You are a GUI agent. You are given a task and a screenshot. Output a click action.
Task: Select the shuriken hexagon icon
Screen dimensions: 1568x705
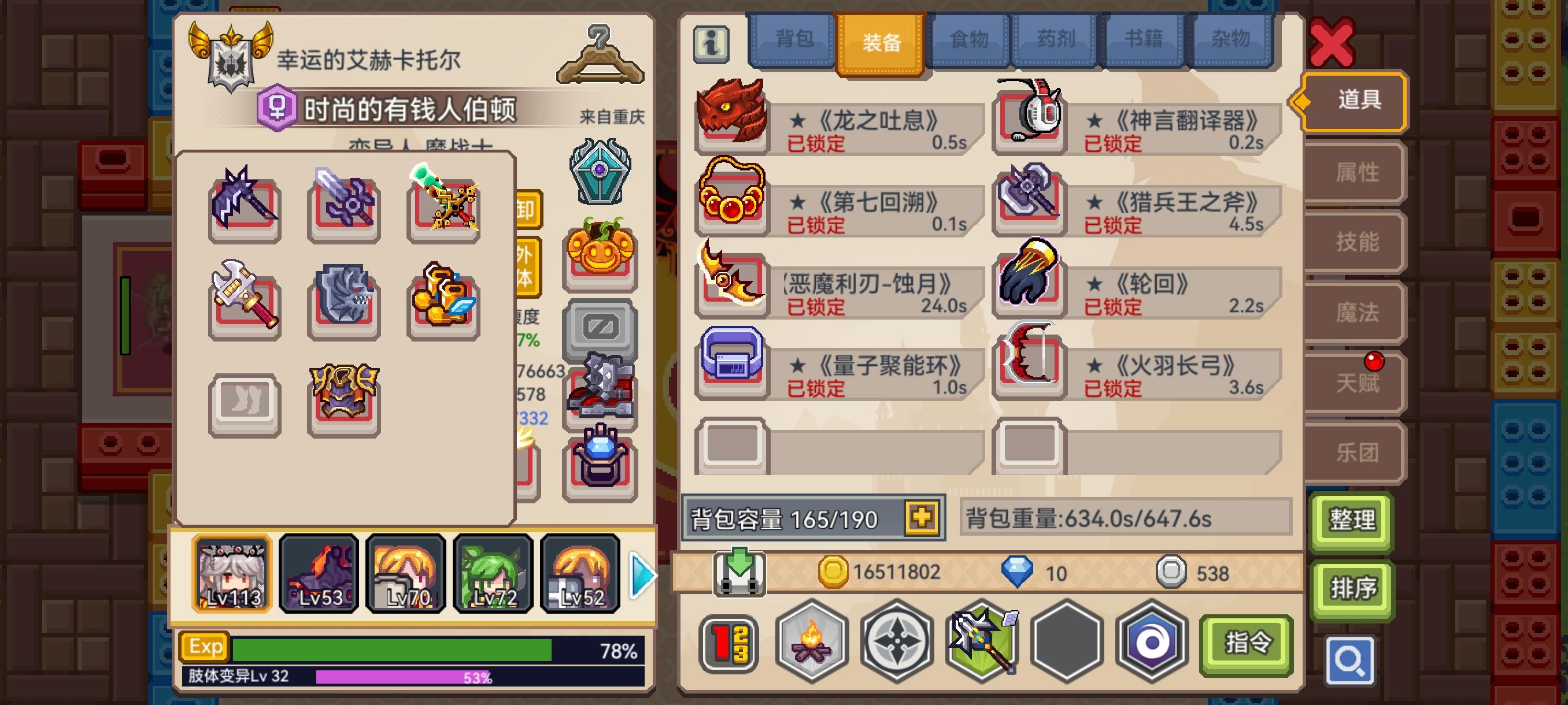pos(897,643)
